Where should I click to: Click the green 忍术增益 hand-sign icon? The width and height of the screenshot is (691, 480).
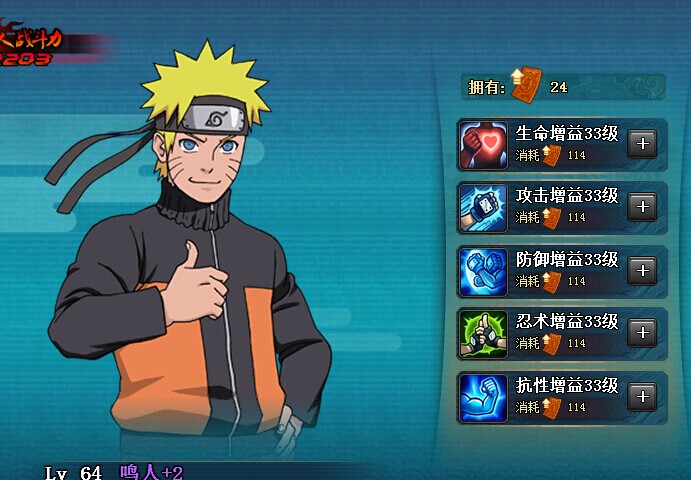pyautogui.click(x=484, y=334)
